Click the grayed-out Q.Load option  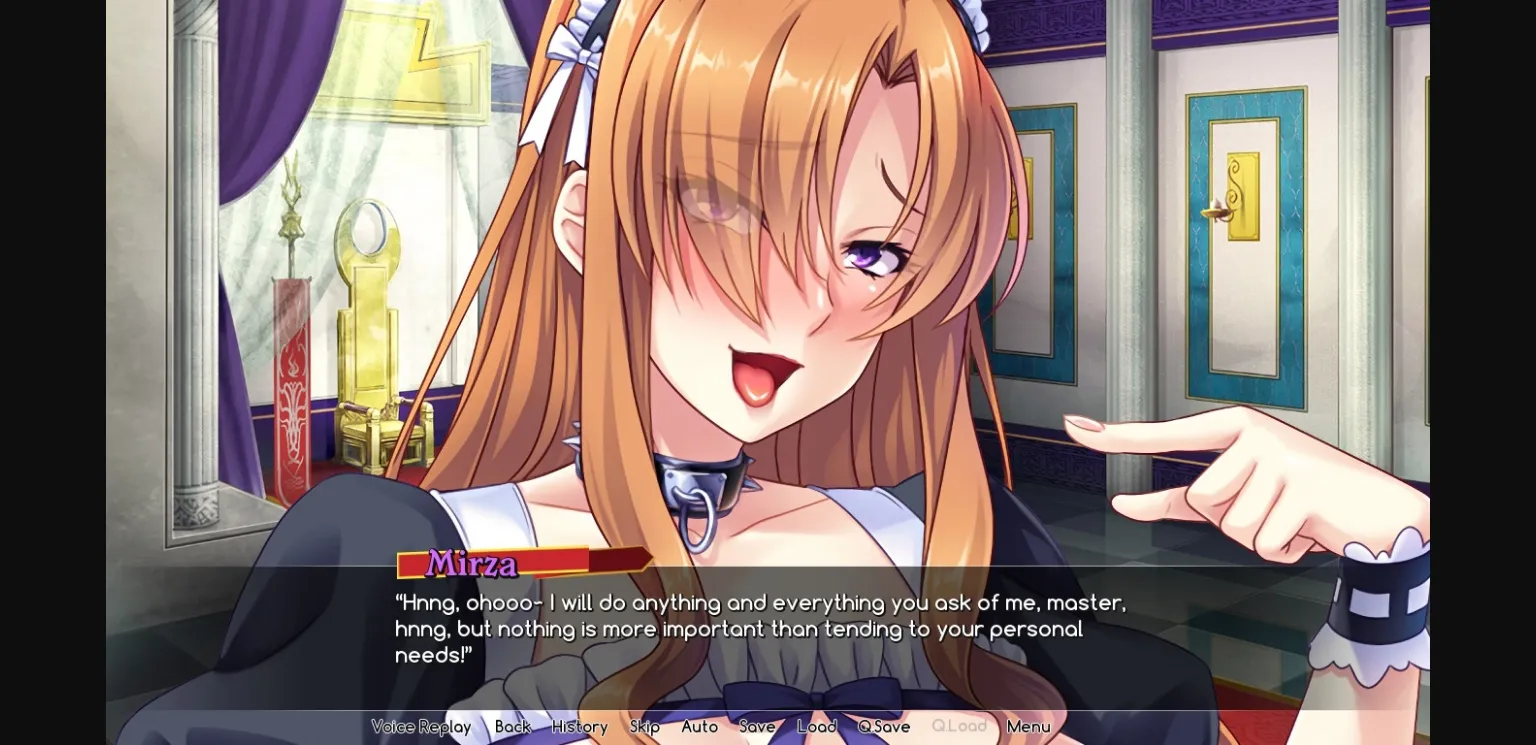click(958, 727)
